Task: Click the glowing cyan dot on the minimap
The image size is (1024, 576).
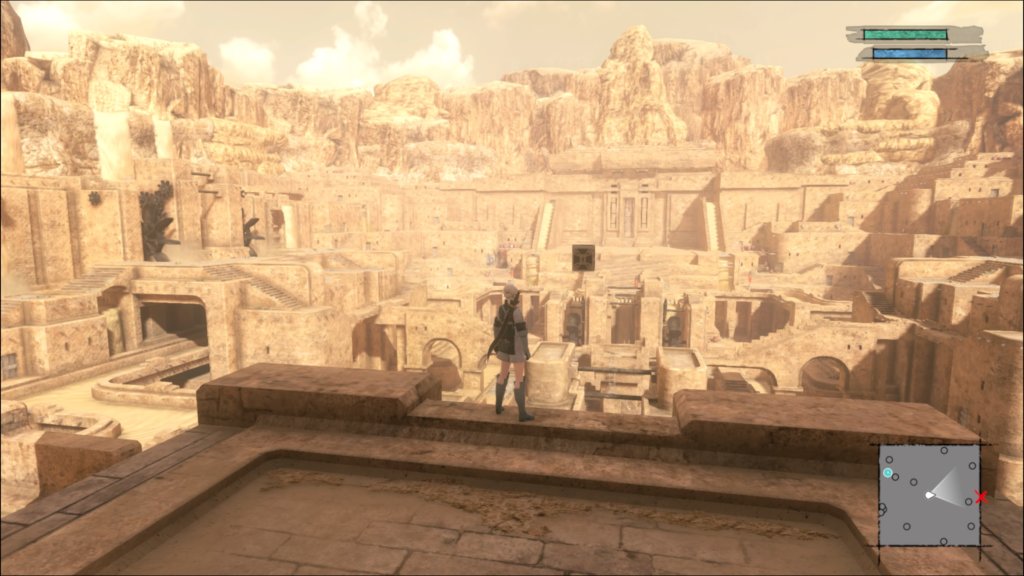Action: click(x=888, y=472)
